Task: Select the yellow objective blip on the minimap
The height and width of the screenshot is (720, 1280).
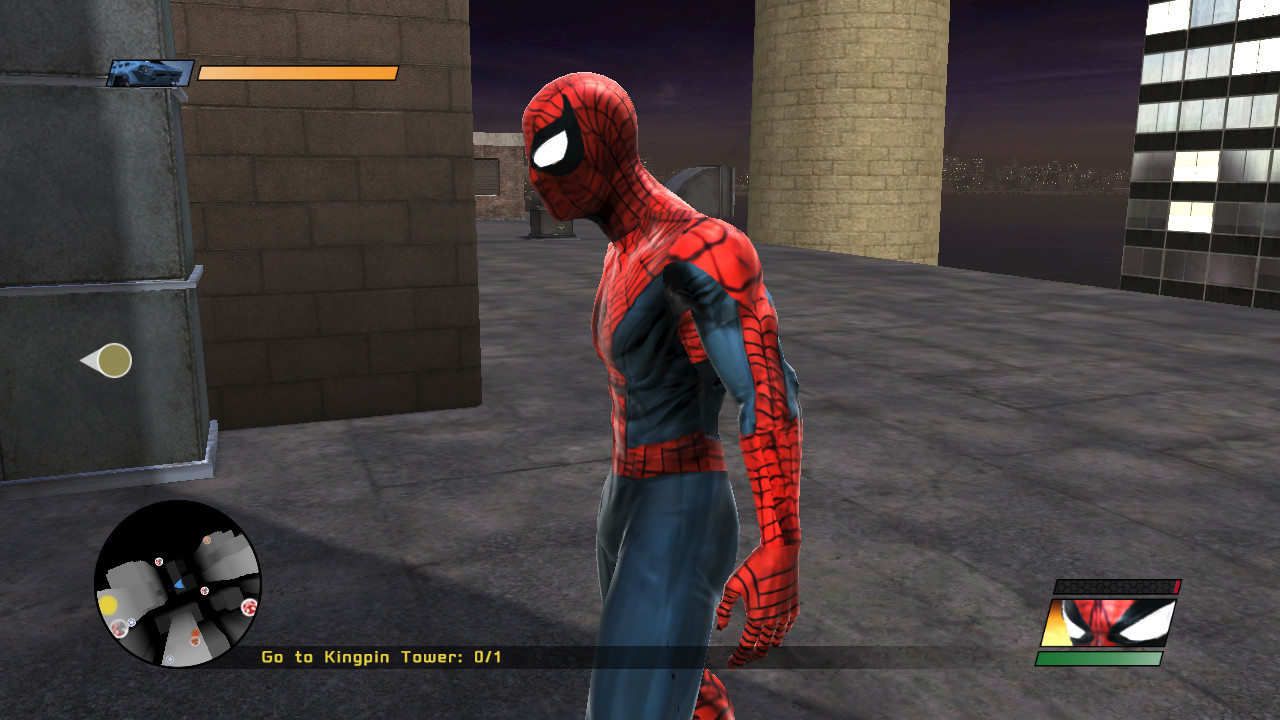Action: [x=108, y=604]
